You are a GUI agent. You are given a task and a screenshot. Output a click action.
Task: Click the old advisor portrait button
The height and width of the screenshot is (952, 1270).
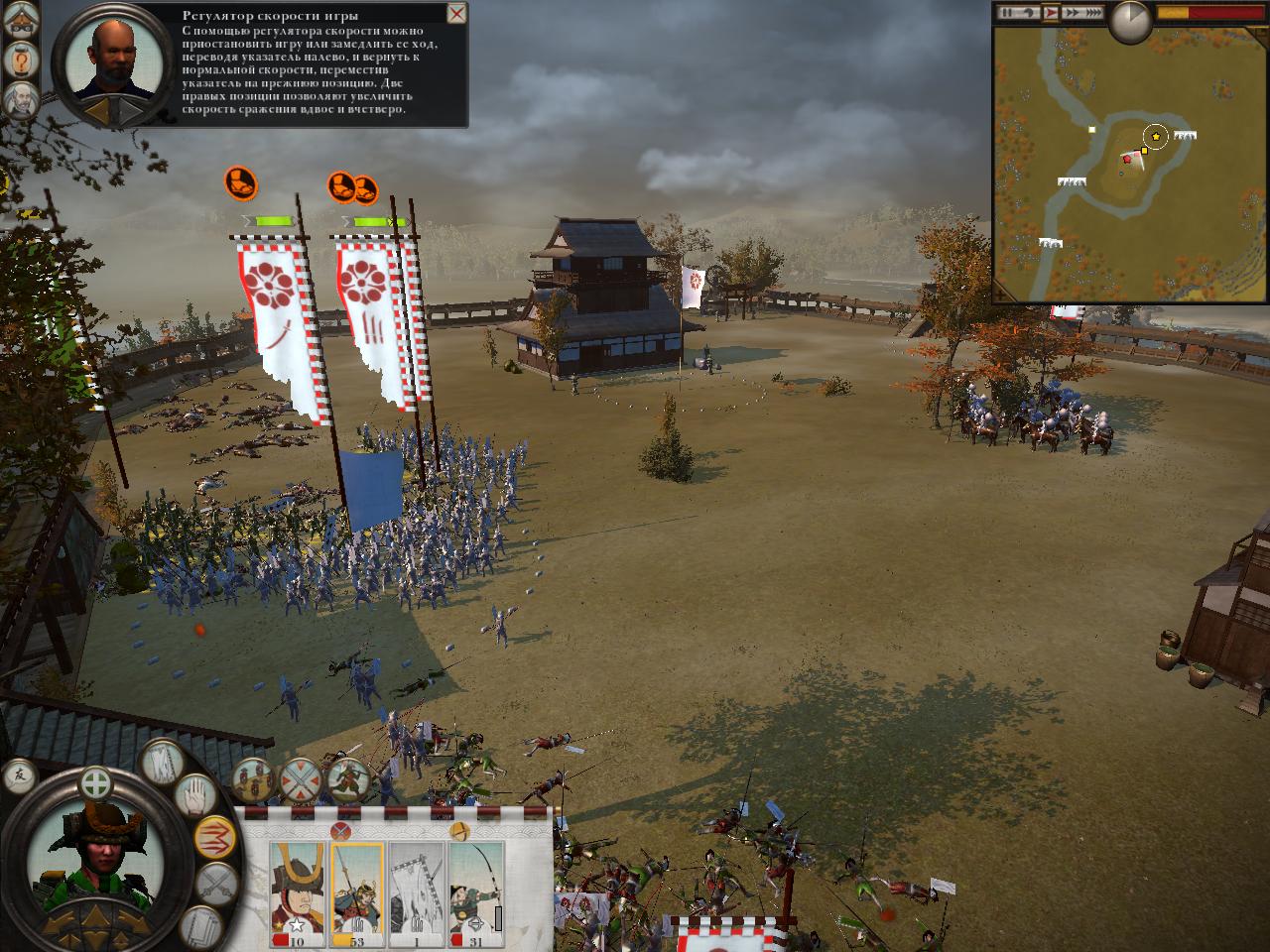click(20, 99)
